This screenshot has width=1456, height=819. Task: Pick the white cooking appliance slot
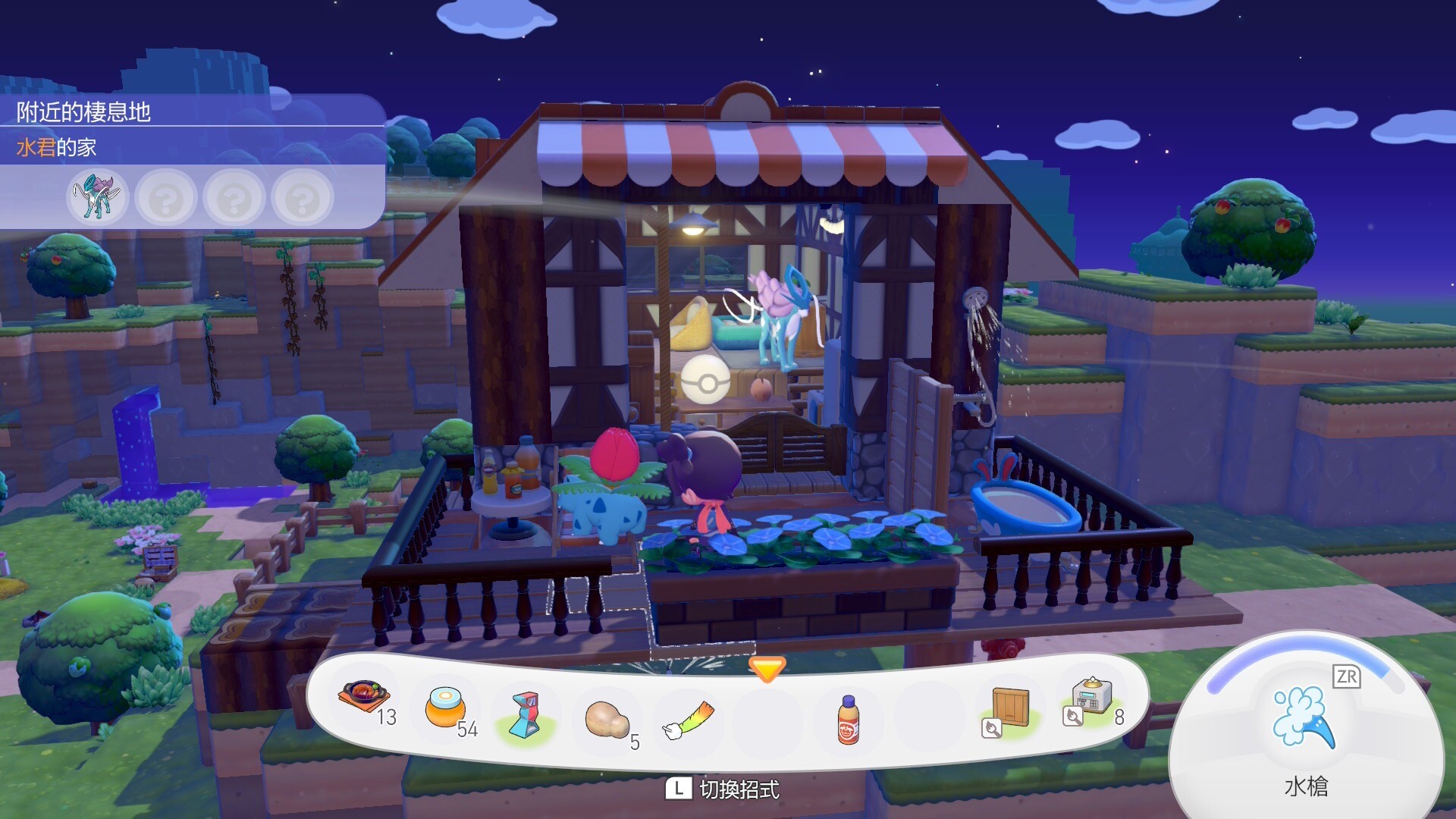1090,698
